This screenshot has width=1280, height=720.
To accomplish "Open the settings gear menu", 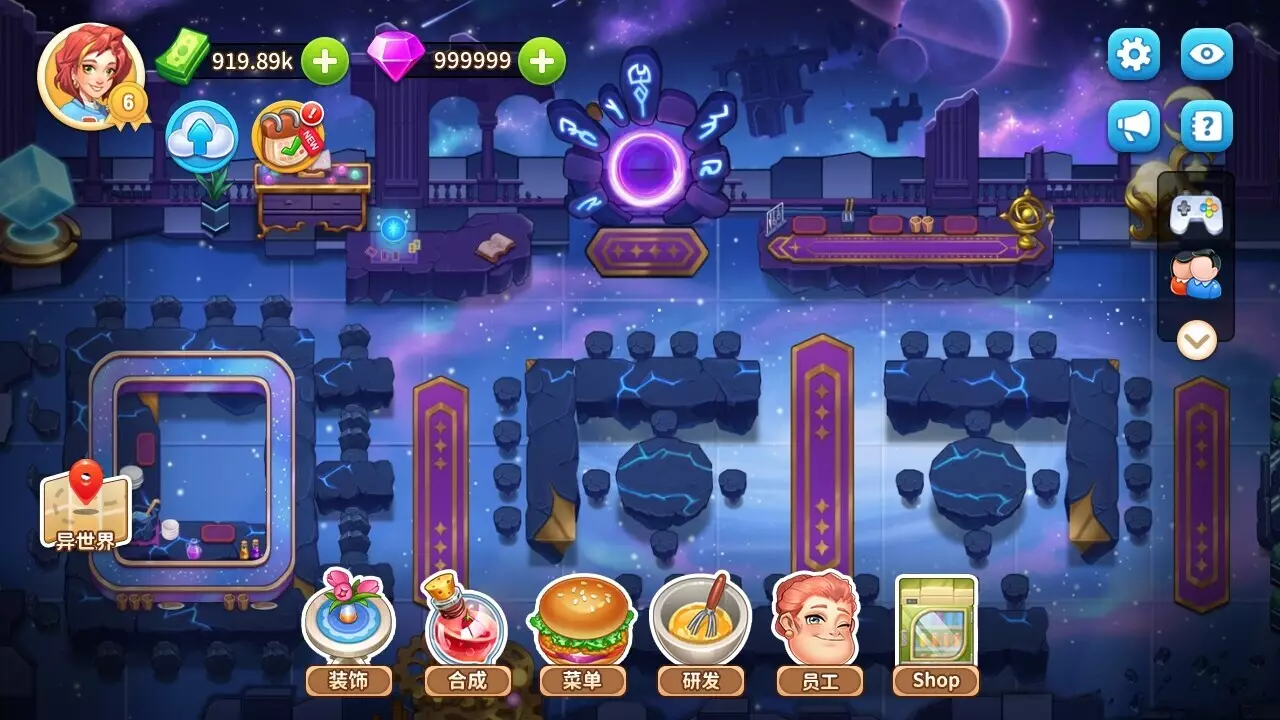I will click(x=1133, y=54).
